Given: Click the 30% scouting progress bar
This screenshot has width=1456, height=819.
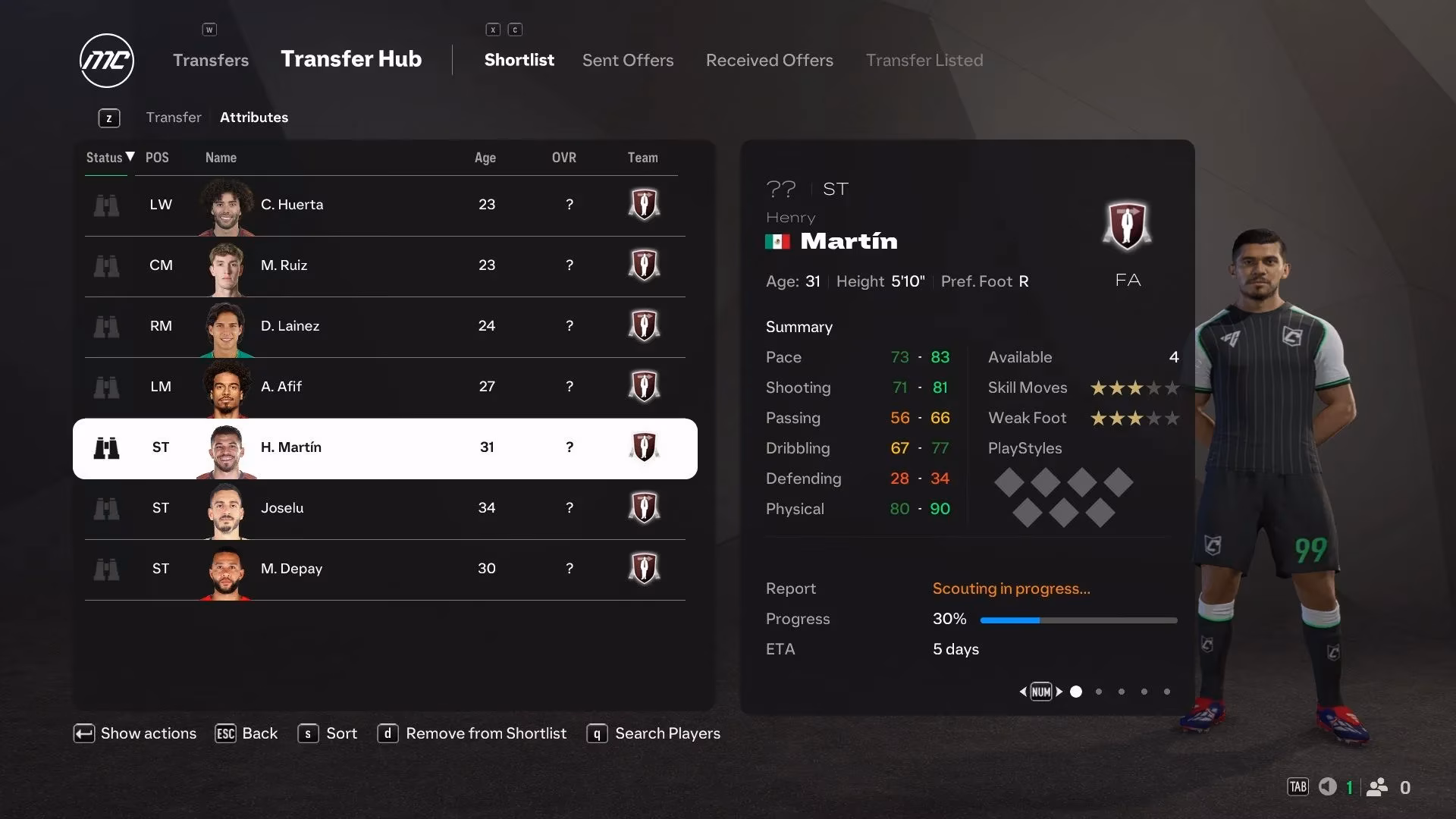Looking at the screenshot, I should coord(1078,619).
